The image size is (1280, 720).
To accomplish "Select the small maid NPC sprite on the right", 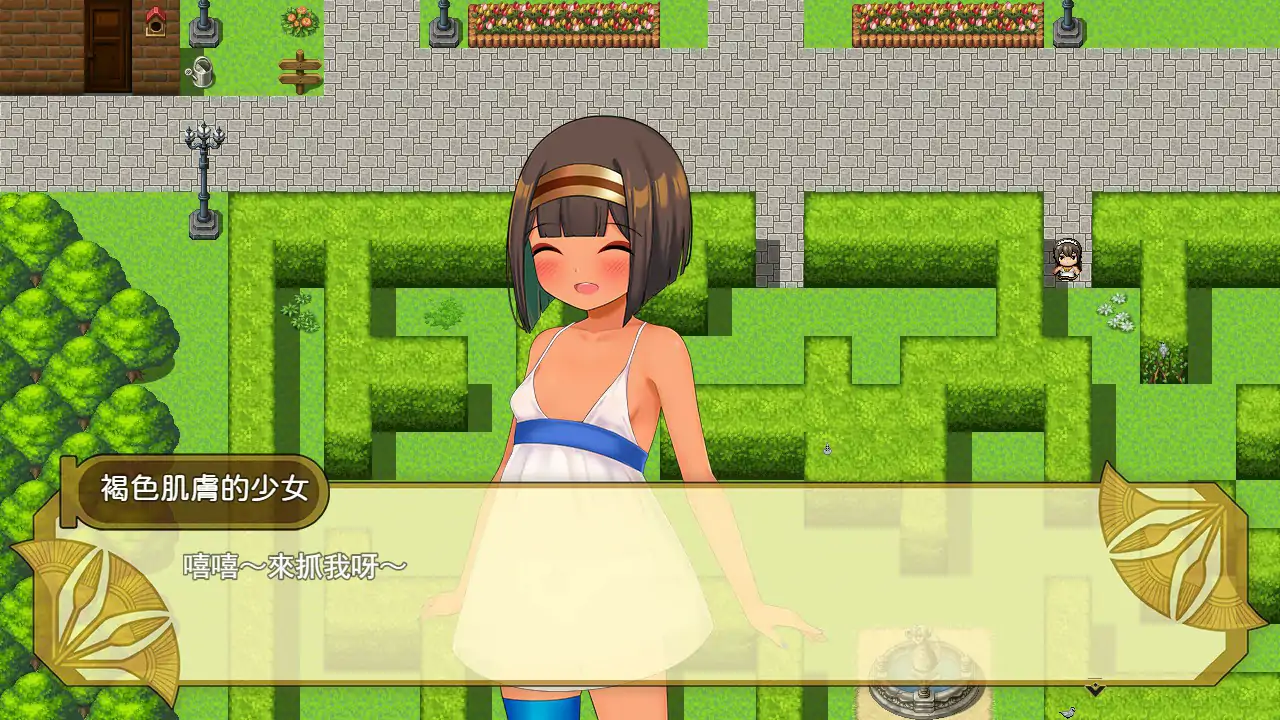I will click(x=1065, y=260).
